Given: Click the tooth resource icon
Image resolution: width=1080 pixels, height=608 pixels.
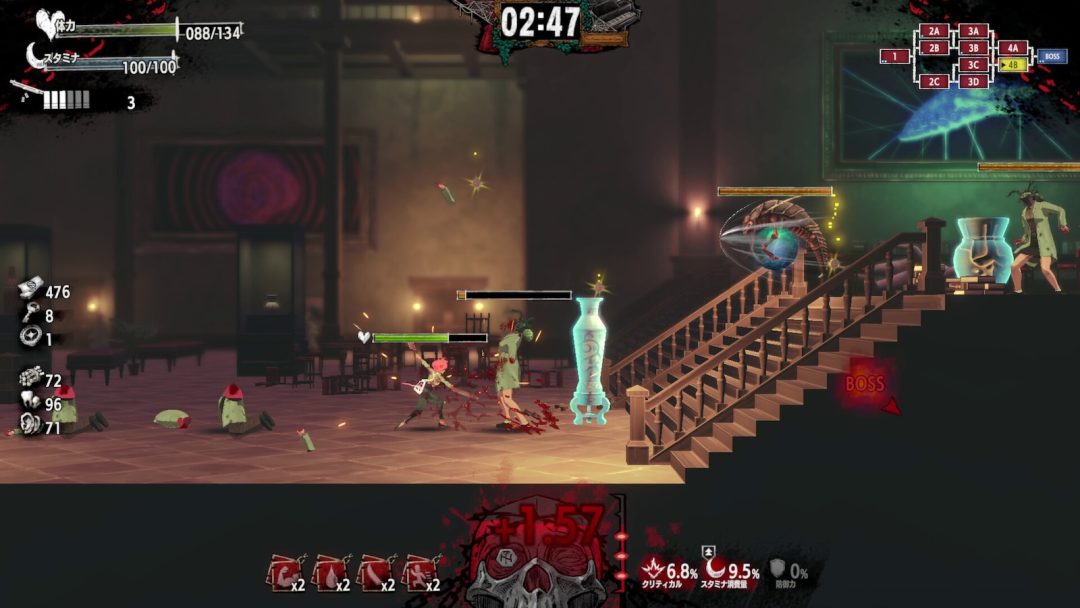Looking at the screenshot, I should coord(29,404).
